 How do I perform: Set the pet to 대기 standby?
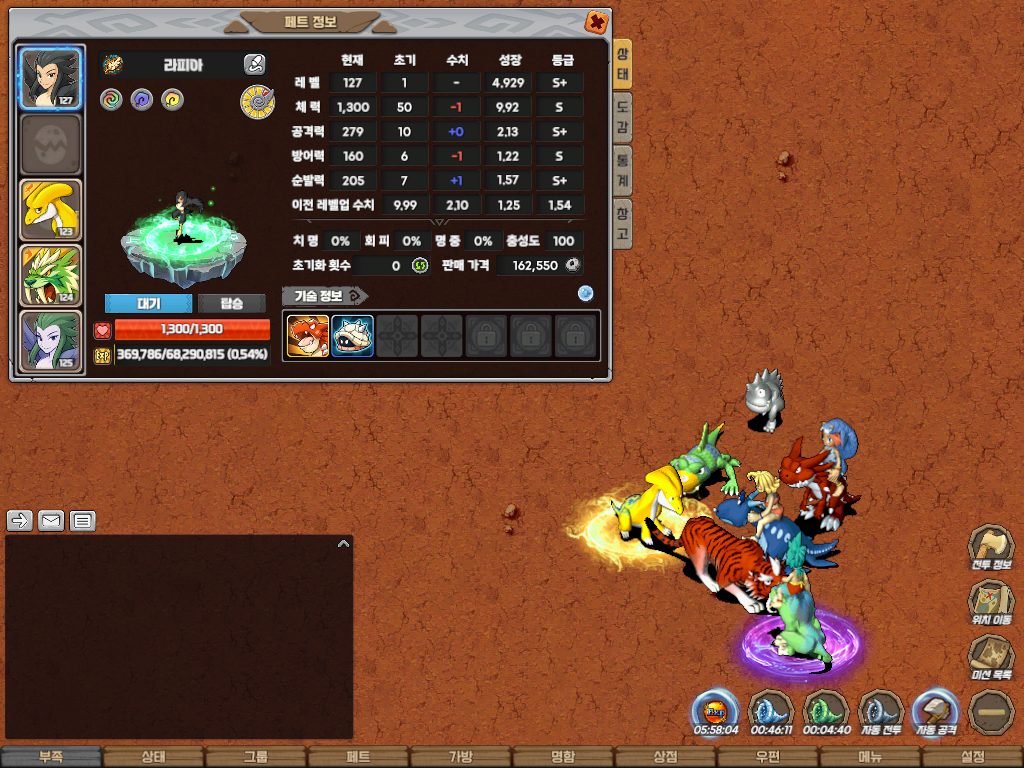point(147,304)
